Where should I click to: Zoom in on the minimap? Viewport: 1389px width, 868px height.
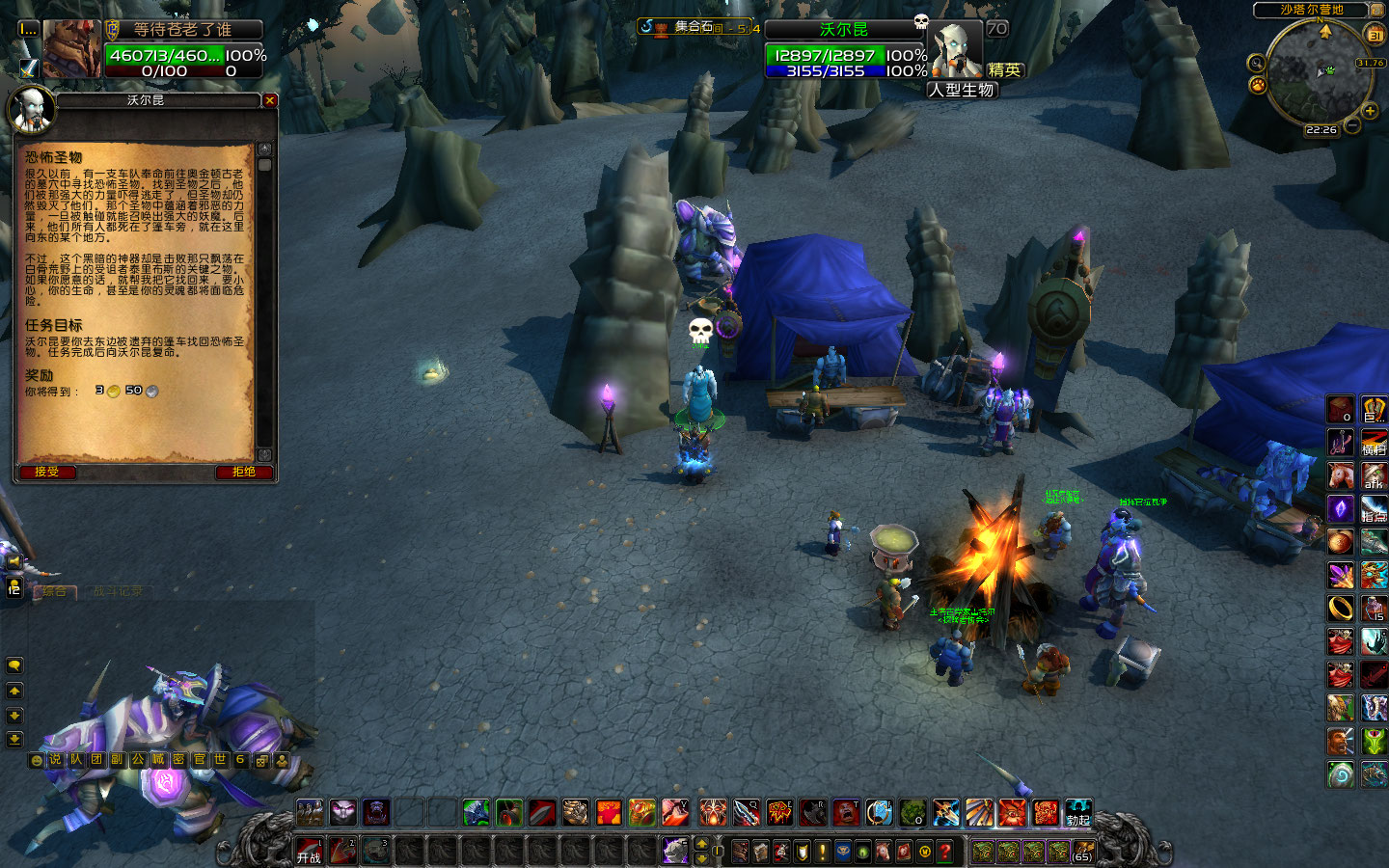pyautogui.click(x=1370, y=111)
